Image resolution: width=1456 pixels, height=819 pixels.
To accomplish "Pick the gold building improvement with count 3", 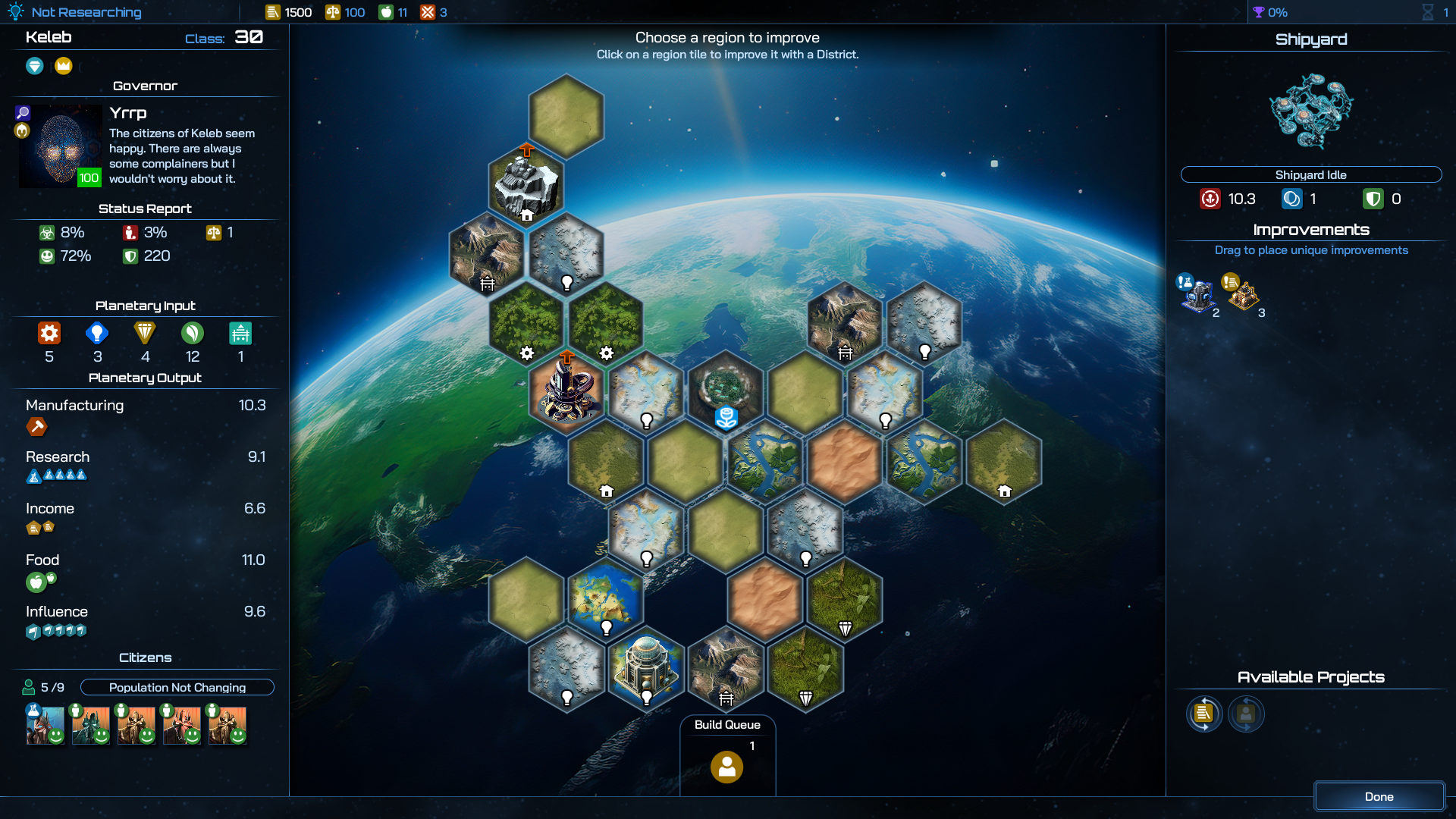I will click(x=1242, y=295).
